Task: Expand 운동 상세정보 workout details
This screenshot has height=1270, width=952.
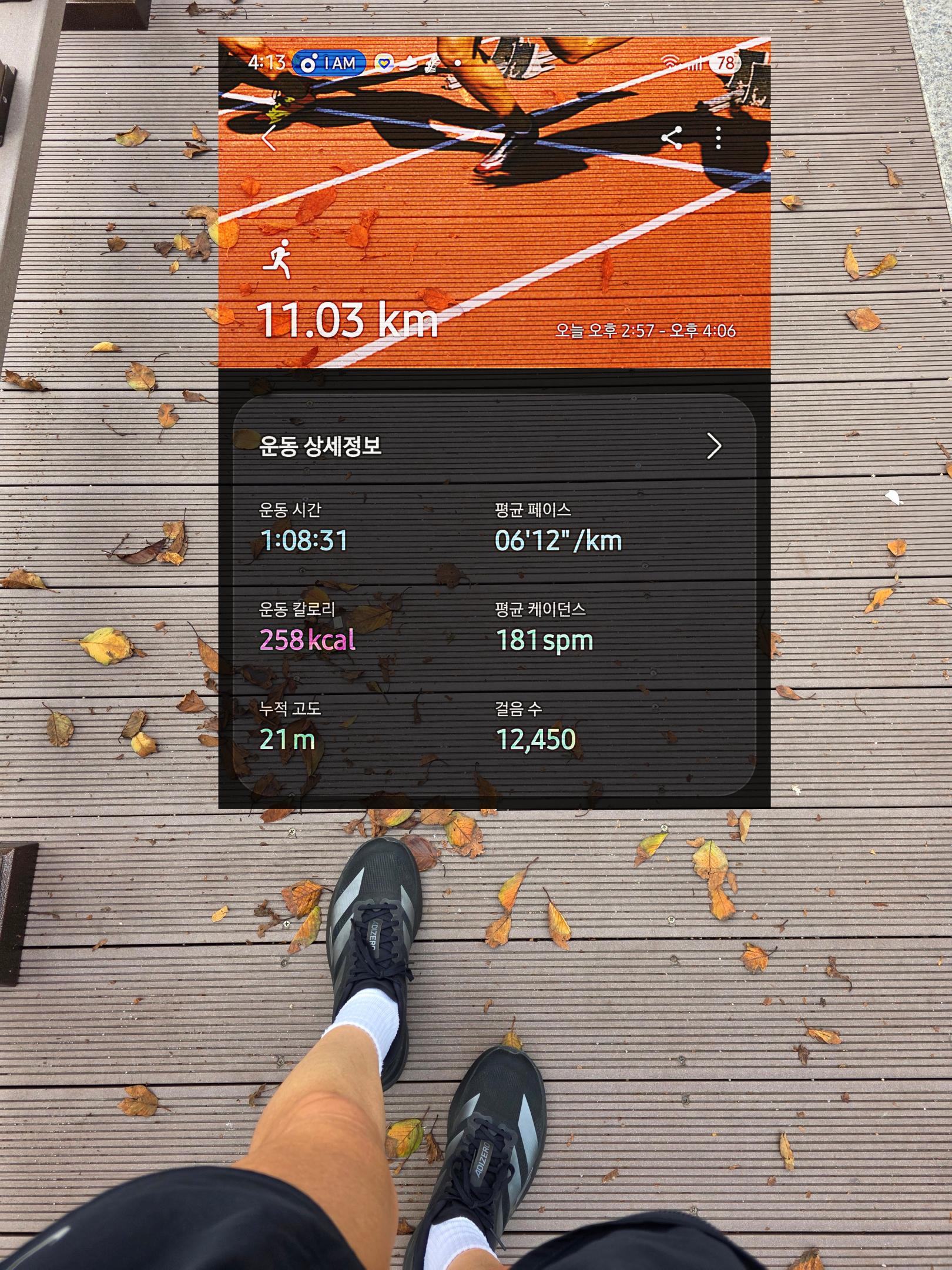Action: tap(713, 446)
